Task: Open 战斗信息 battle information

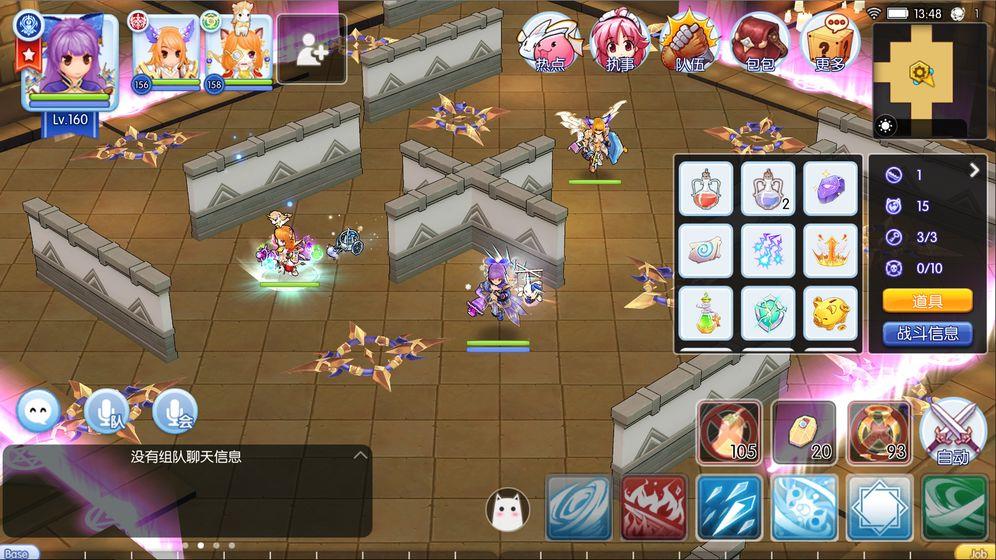Action: tap(927, 333)
